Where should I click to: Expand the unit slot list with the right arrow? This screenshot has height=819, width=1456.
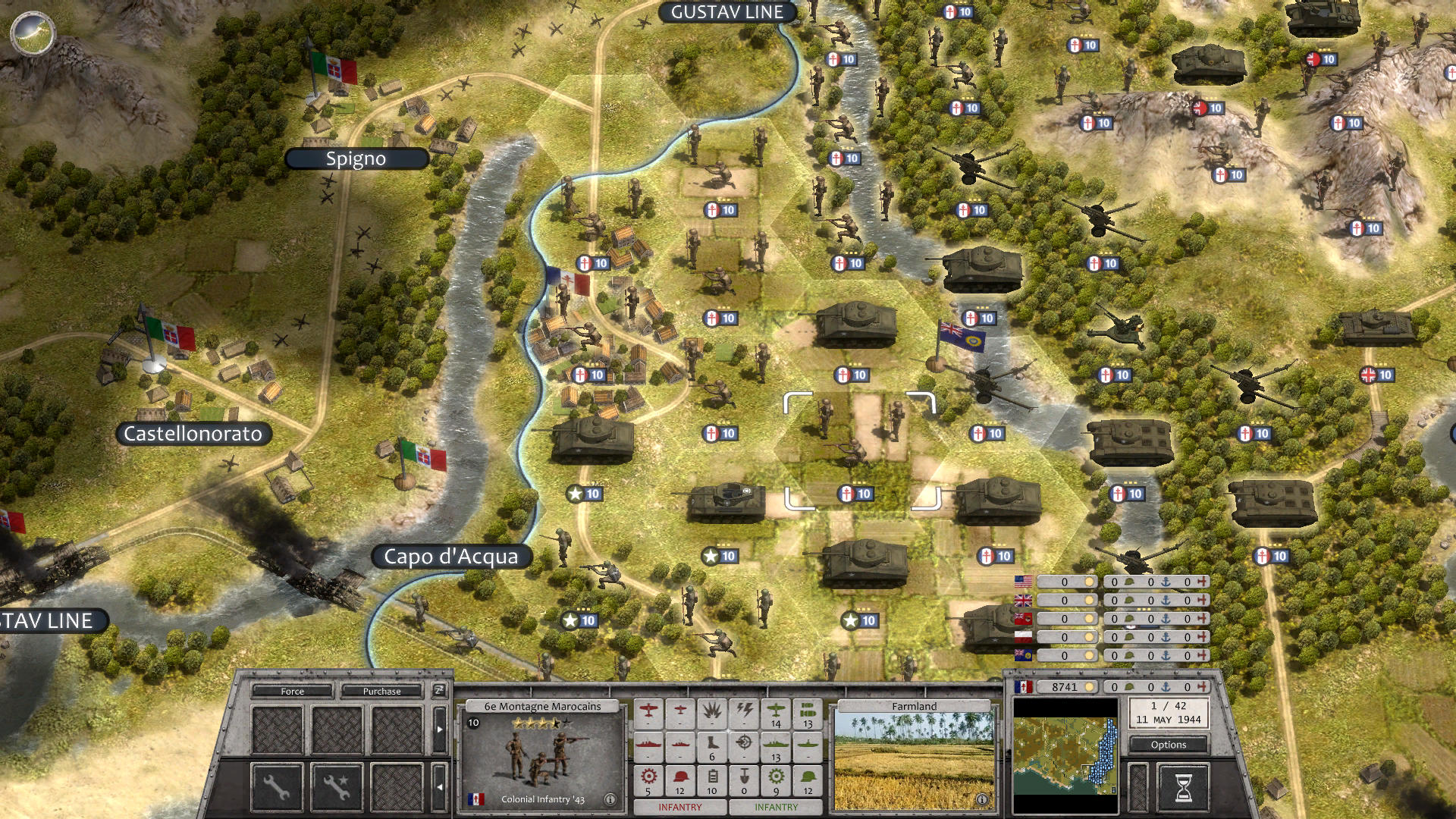coord(439,728)
